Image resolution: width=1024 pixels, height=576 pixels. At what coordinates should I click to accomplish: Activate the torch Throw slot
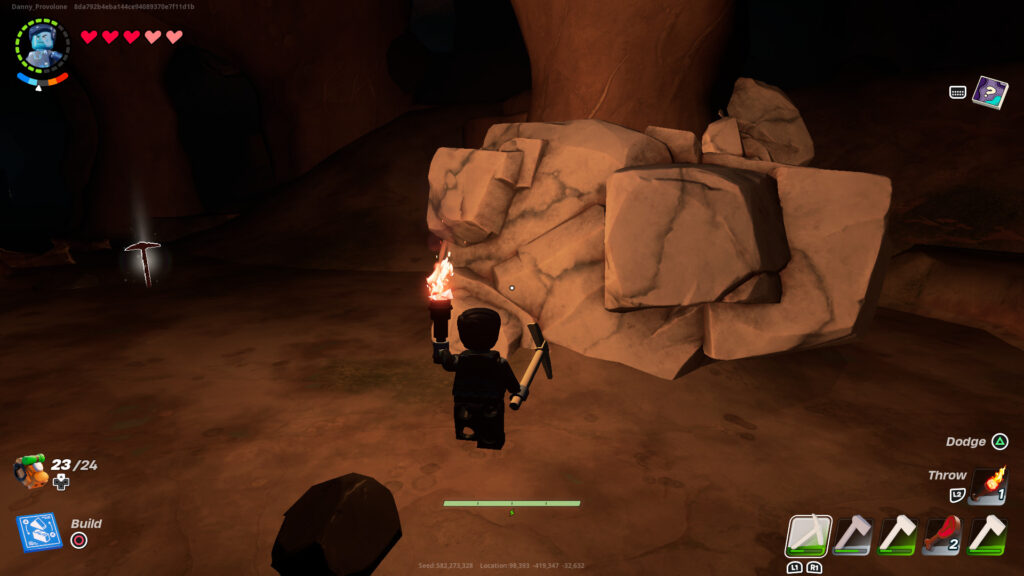pyautogui.click(x=988, y=486)
